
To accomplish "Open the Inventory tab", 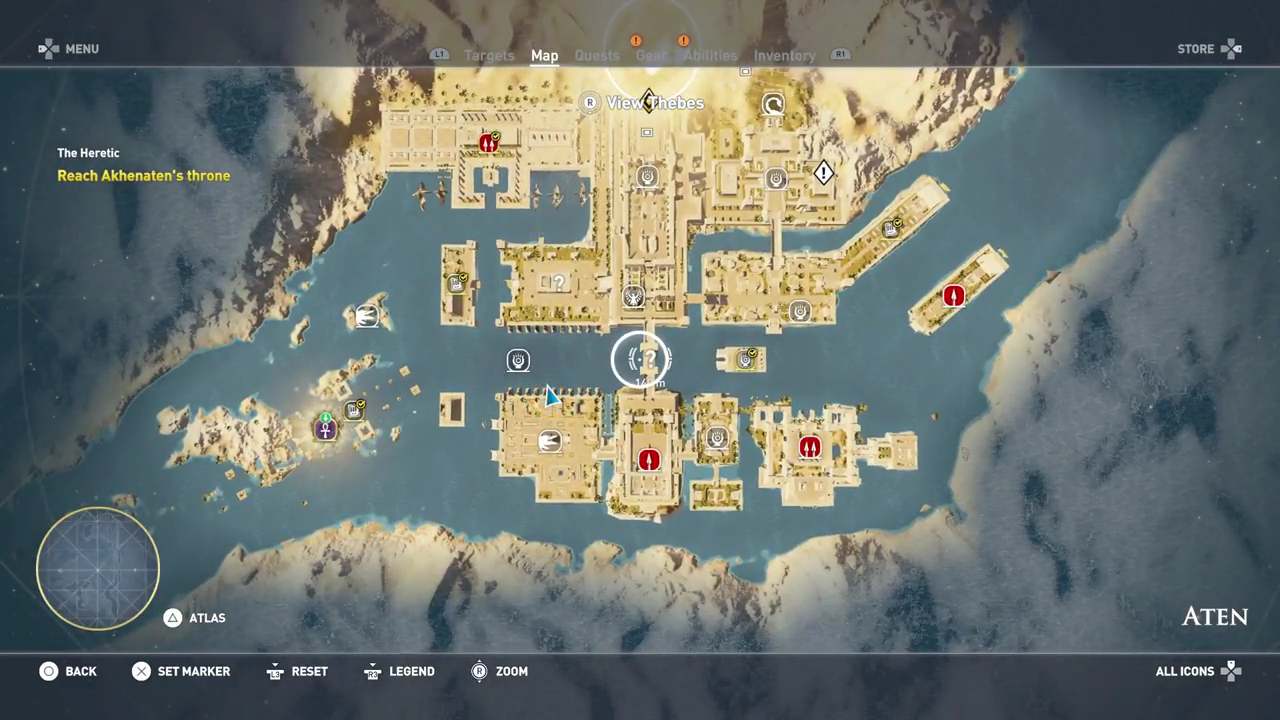I will (x=784, y=56).
